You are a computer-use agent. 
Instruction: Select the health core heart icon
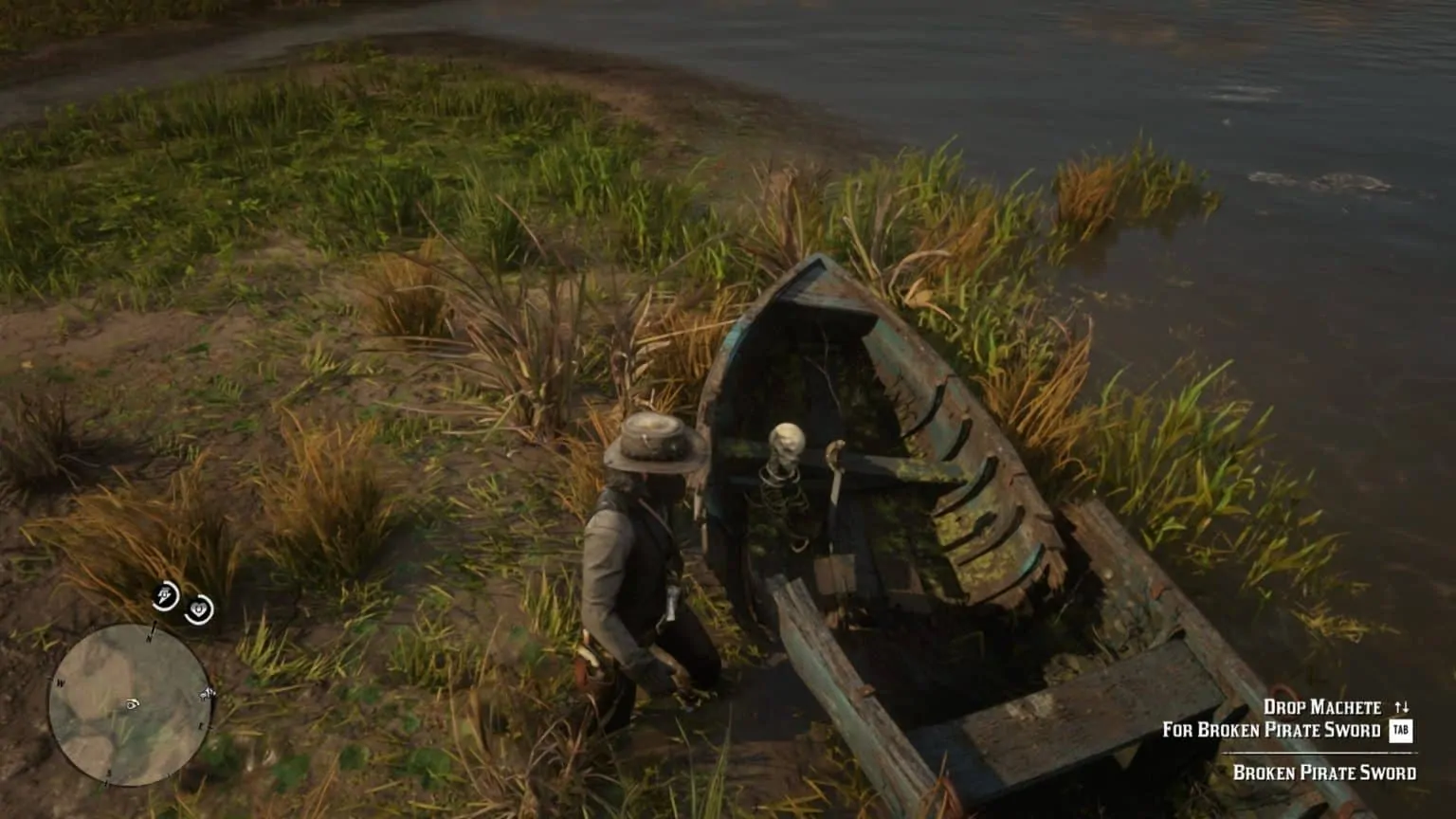[x=199, y=608]
